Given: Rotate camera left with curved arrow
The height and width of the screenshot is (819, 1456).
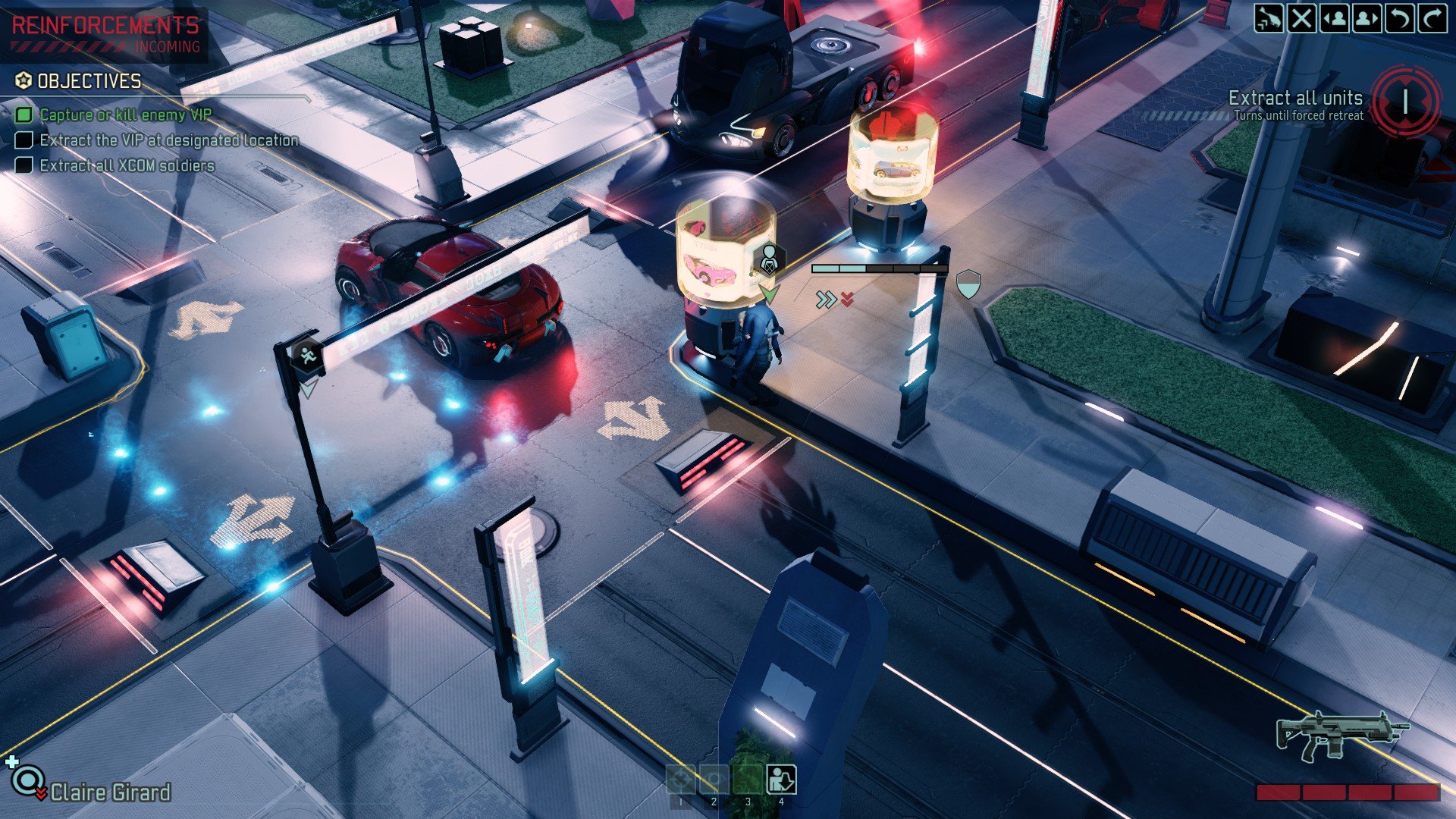Looking at the screenshot, I should 1400,17.
